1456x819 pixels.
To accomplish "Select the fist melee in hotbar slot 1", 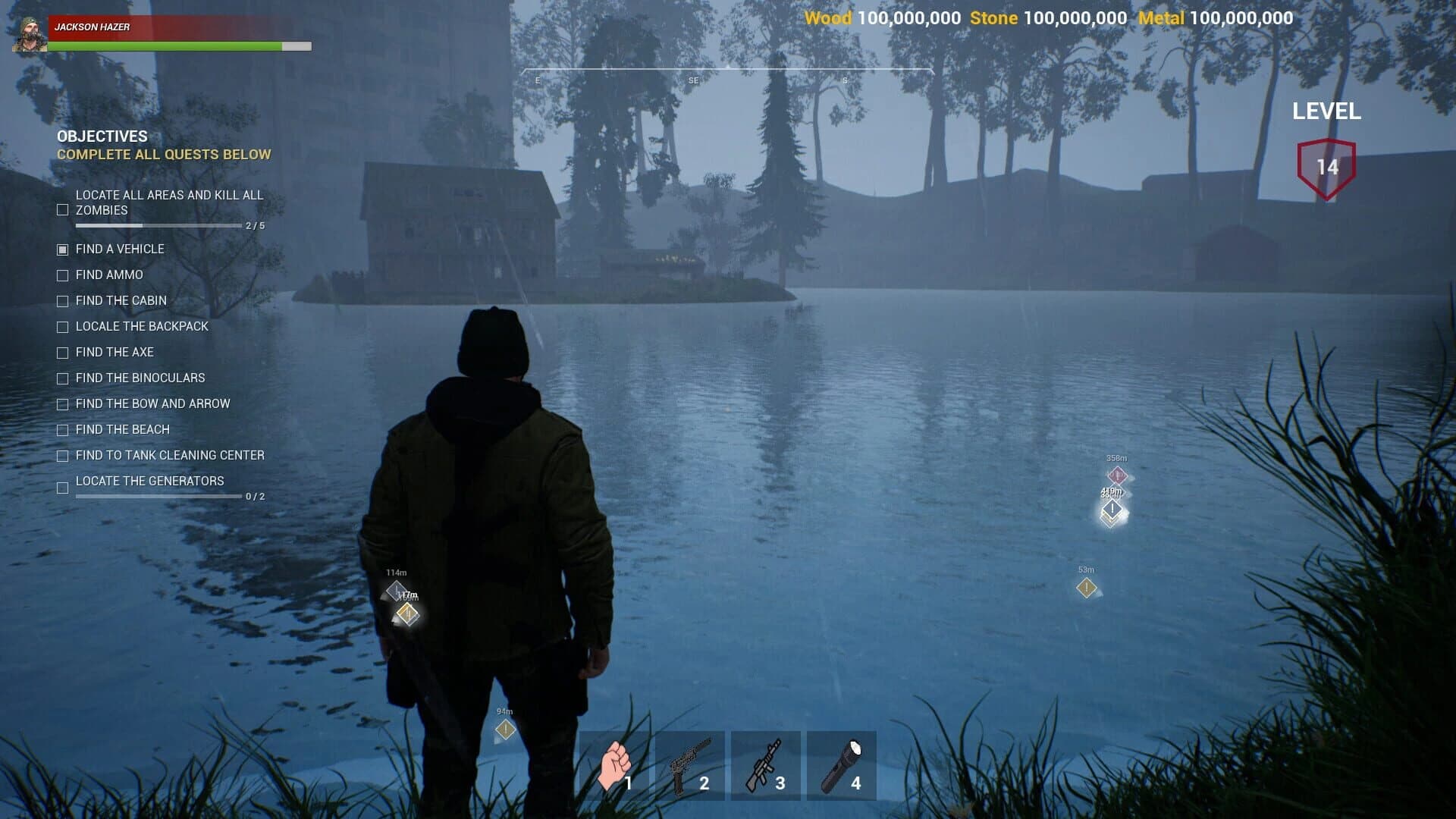I will [x=616, y=764].
